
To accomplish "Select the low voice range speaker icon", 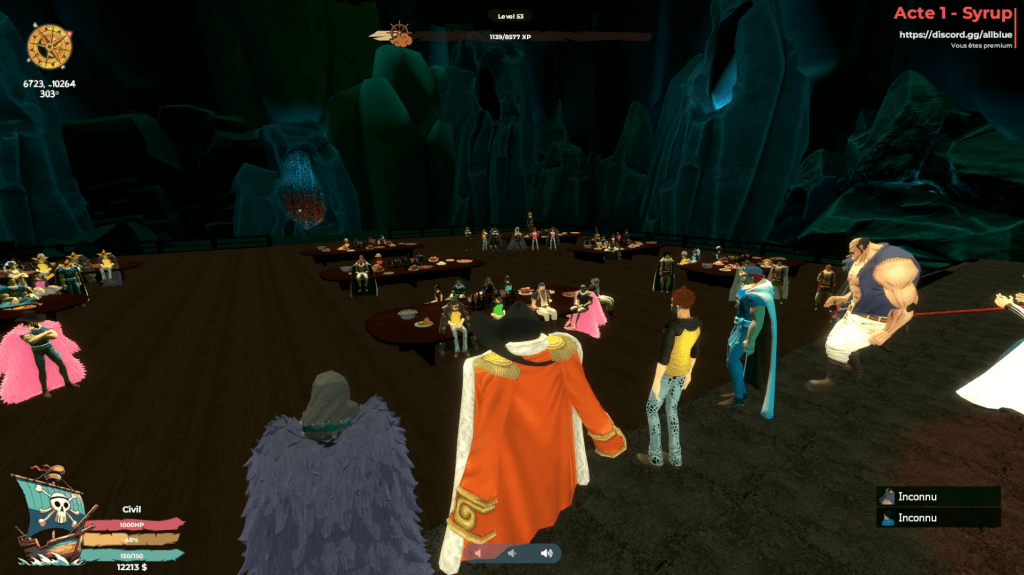I will [478, 553].
